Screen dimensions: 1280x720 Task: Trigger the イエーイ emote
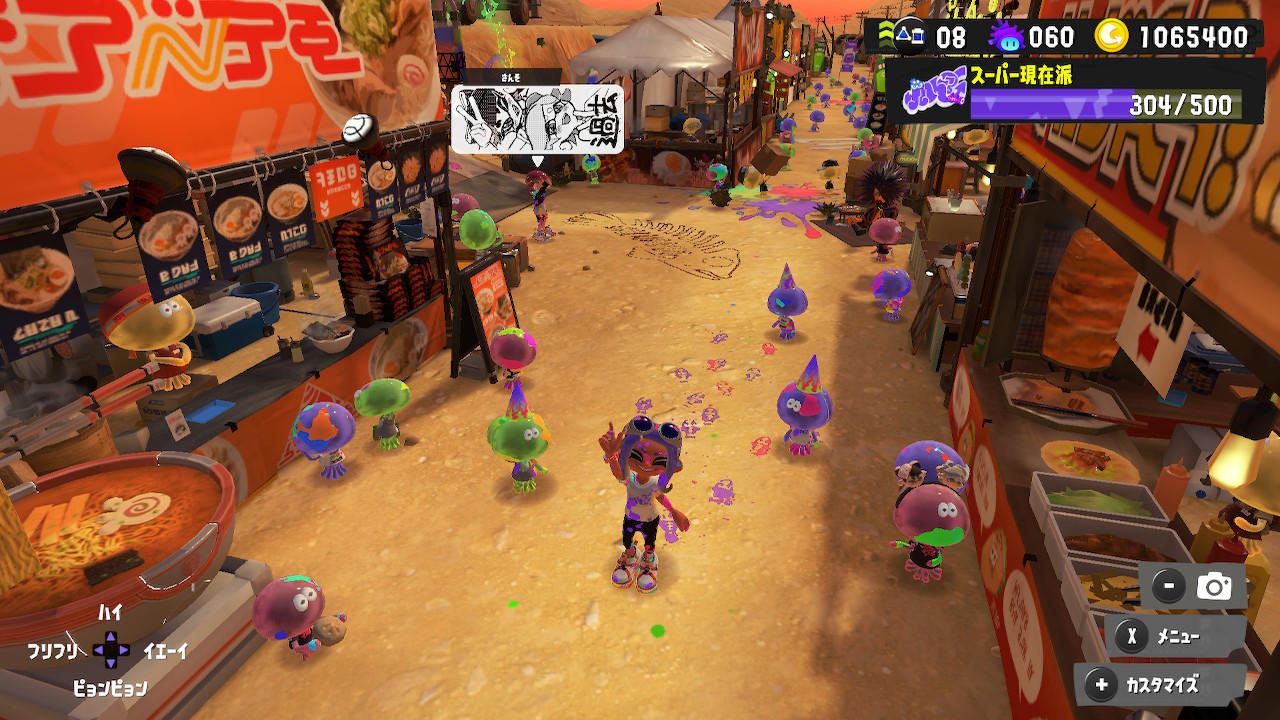tap(165, 651)
